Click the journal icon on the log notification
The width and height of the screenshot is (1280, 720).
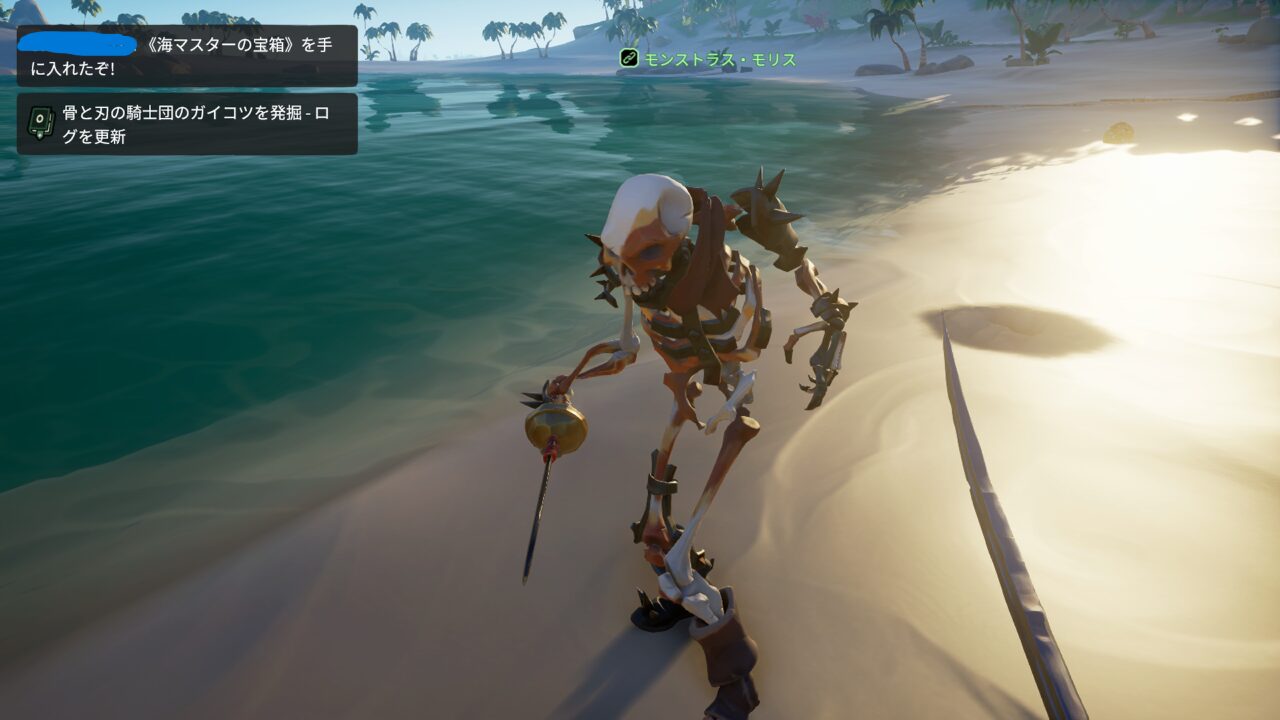pos(40,124)
